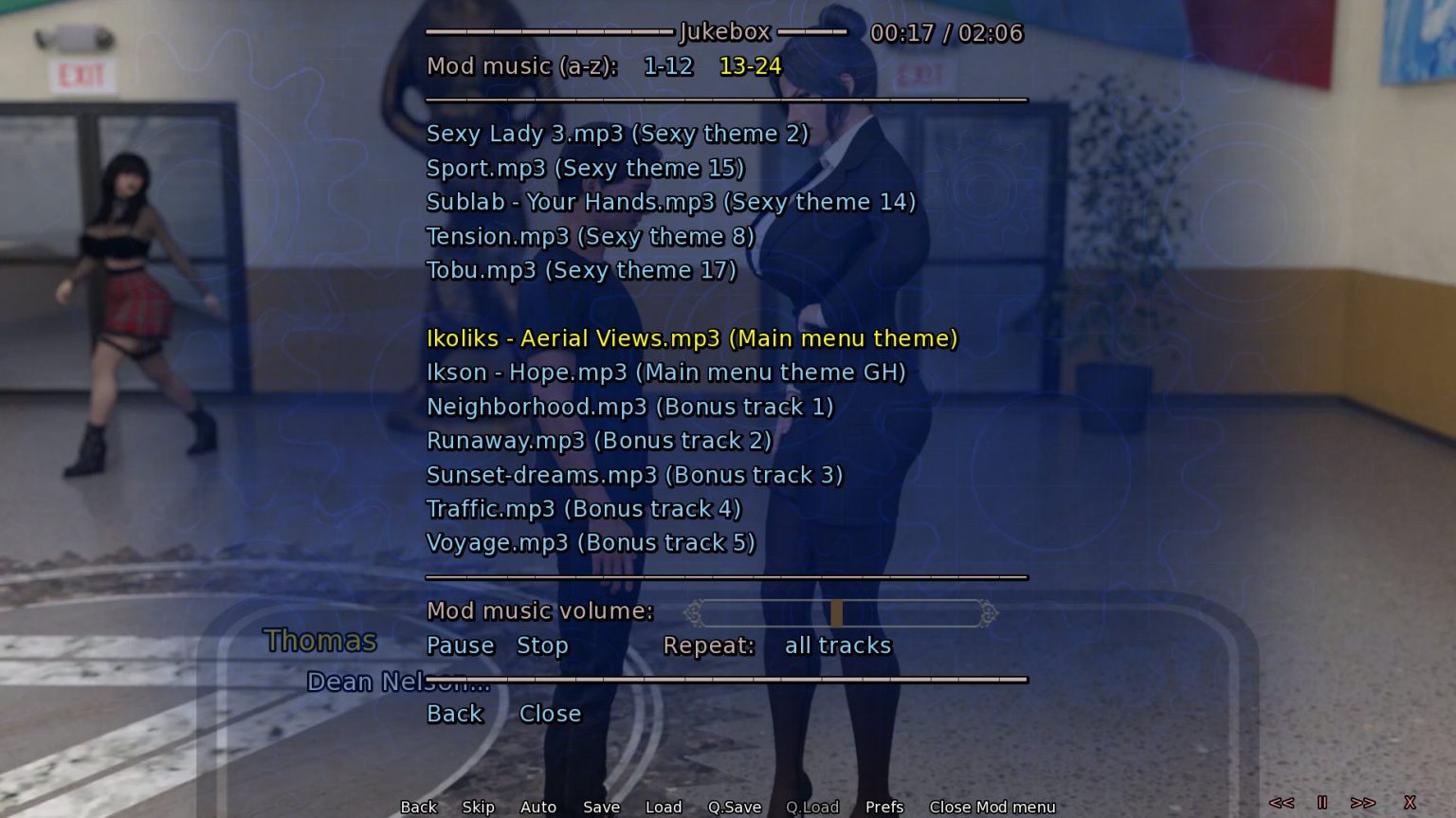
Task: Click the X icon to close mini jukebox controls
Action: click(1411, 801)
